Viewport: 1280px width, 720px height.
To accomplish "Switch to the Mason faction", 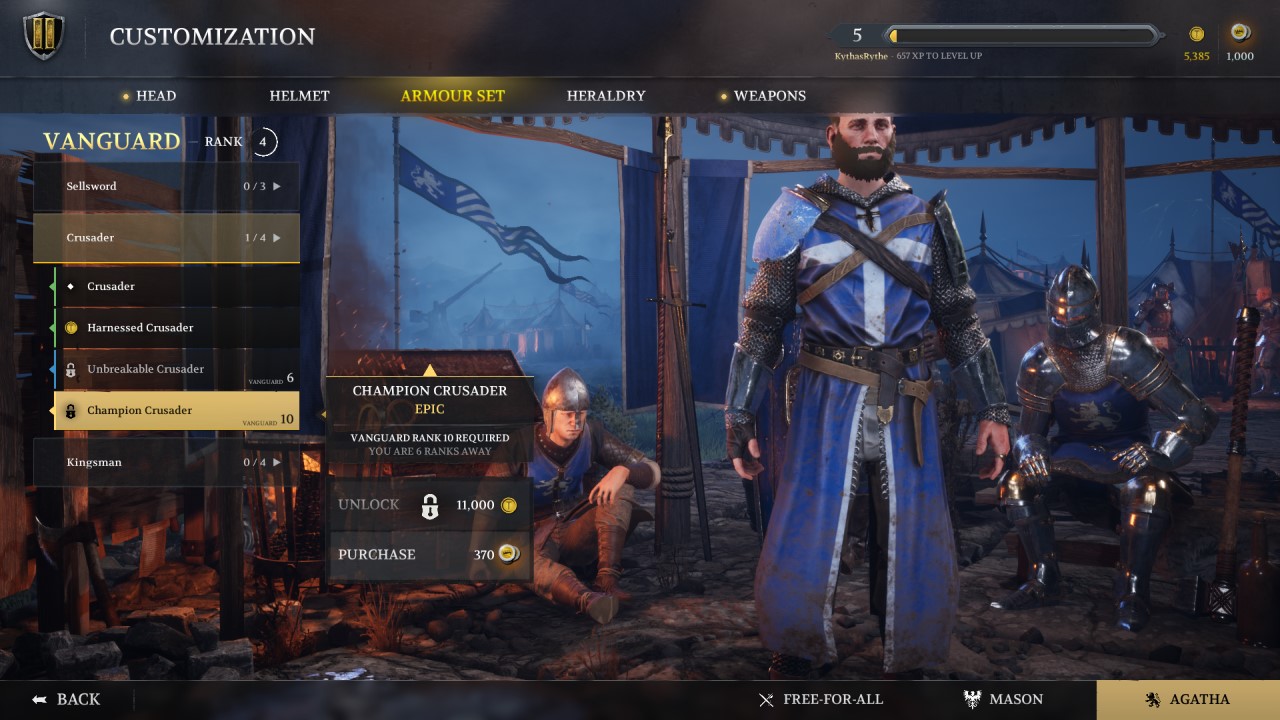I will click(1005, 699).
